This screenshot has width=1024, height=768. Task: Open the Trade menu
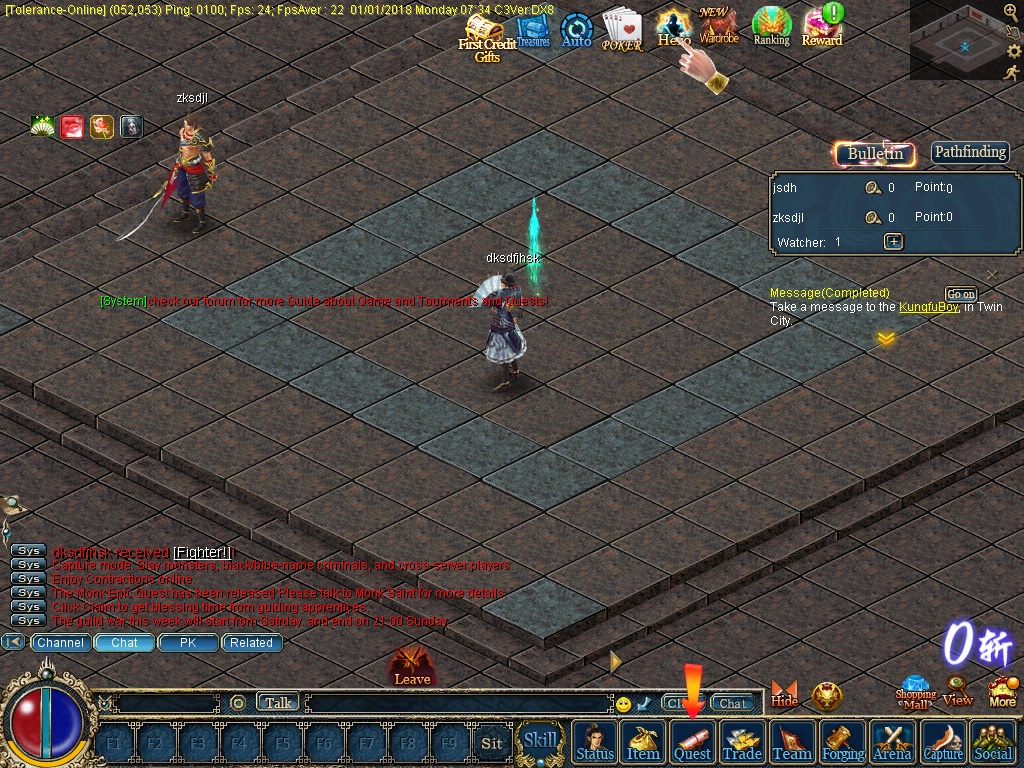(x=742, y=742)
